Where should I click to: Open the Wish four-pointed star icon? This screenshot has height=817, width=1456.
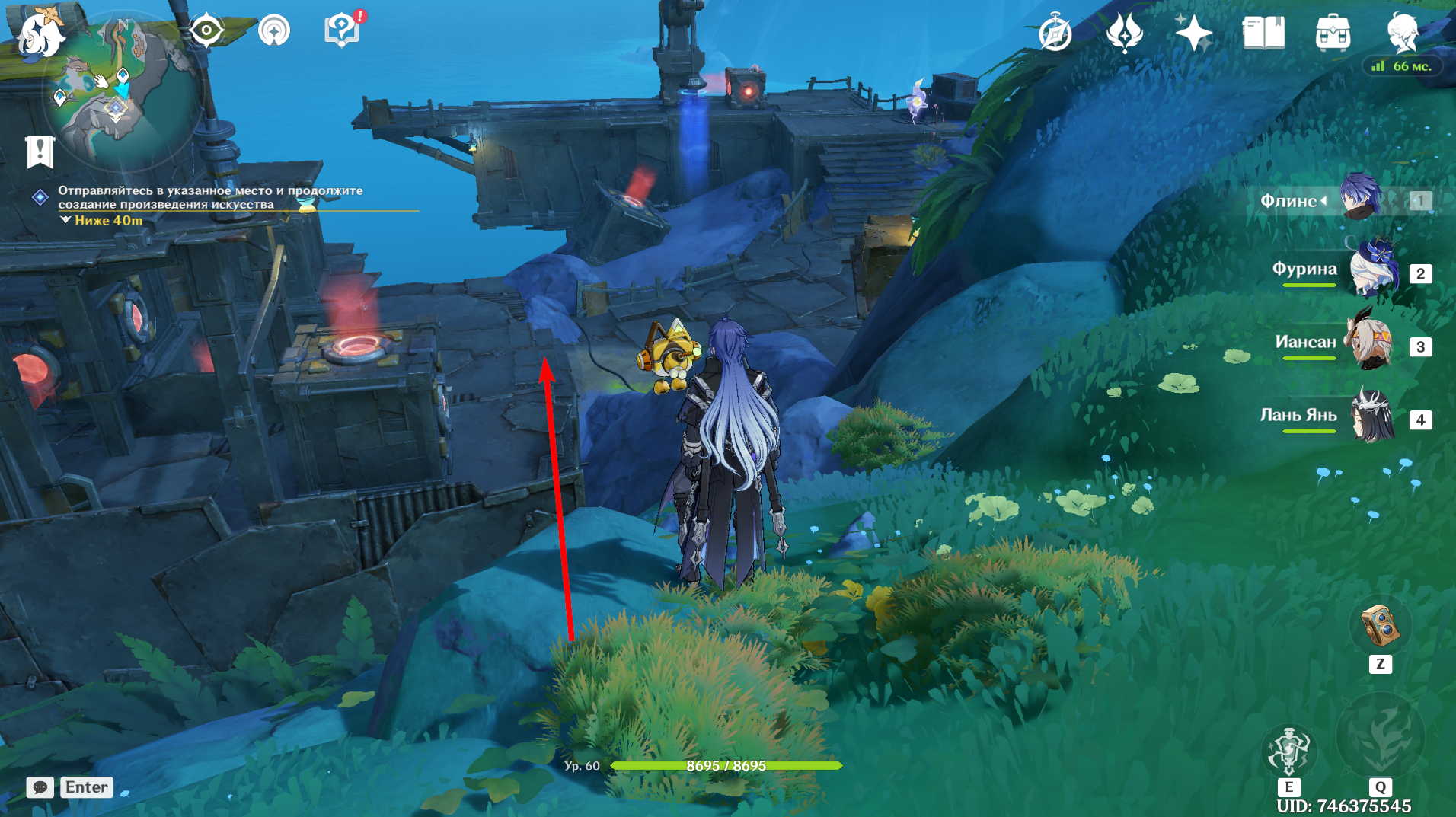click(1193, 34)
